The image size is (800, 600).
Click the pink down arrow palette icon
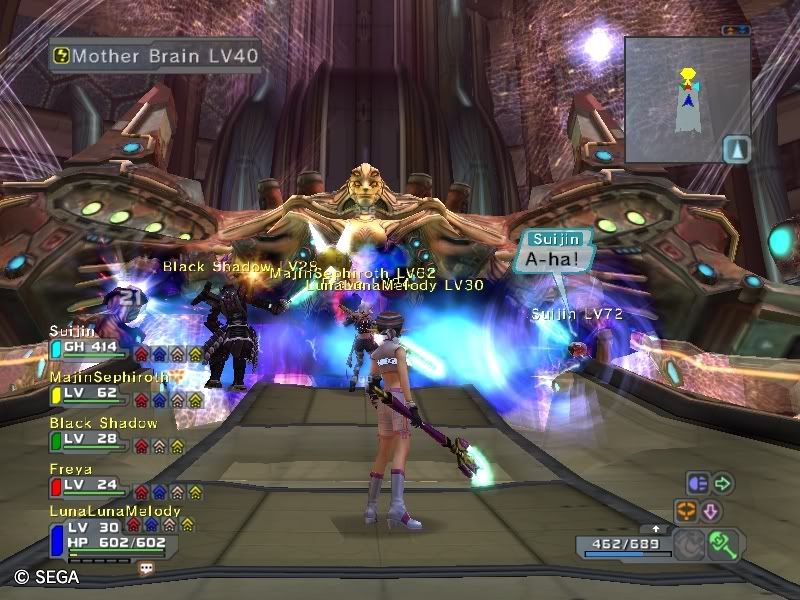[712, 511]
